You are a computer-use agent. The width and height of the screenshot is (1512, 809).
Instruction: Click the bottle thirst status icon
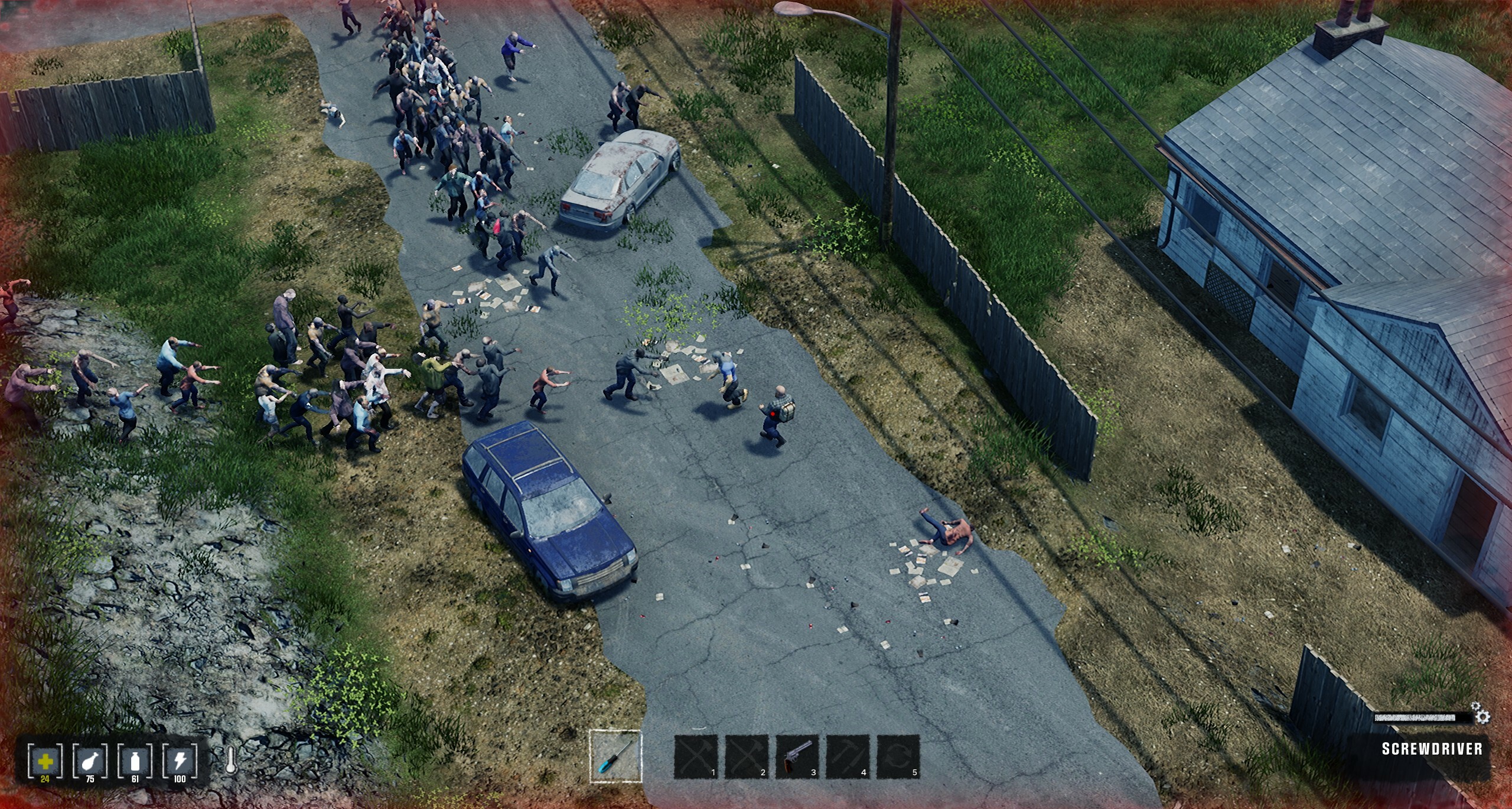tap(135, 761)
